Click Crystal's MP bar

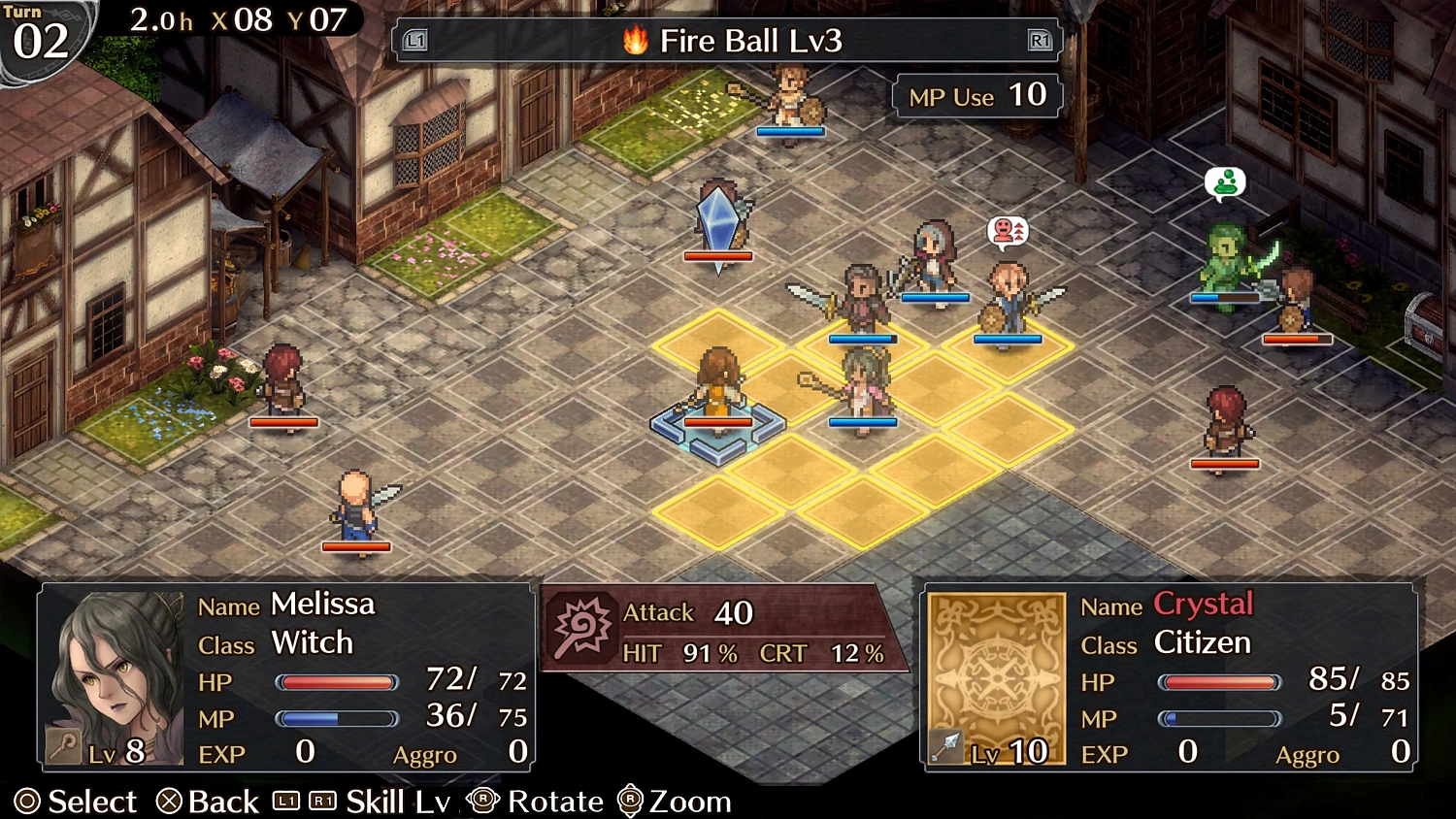1220,718
